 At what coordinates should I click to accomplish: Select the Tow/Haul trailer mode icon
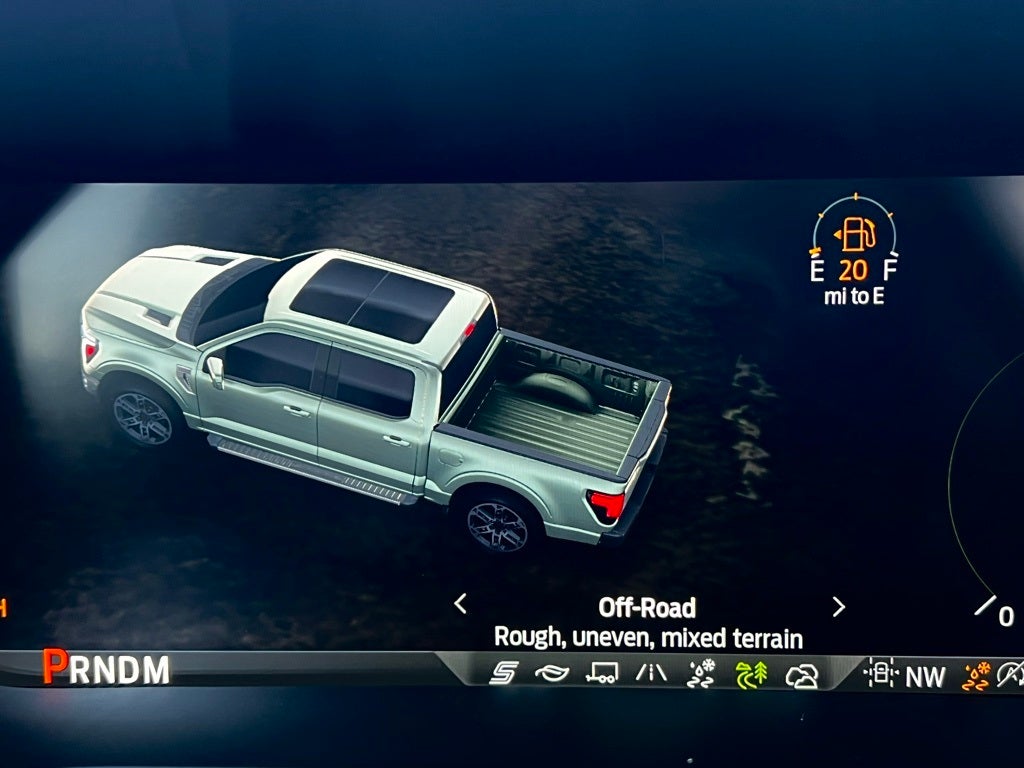pos(601,674)
